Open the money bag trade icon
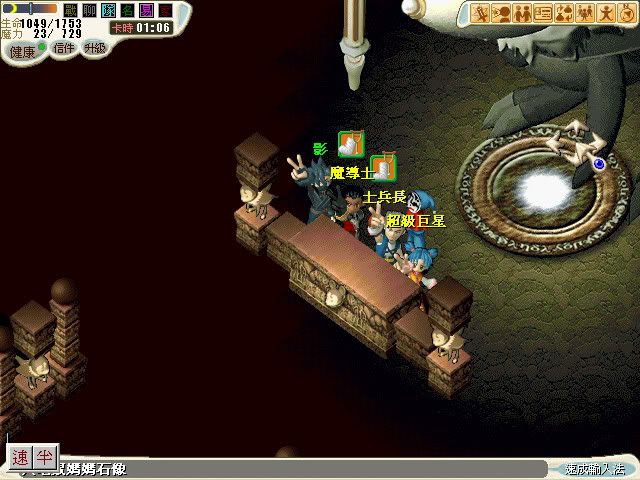This screenshot has width=640, height=480. (565, 13)
